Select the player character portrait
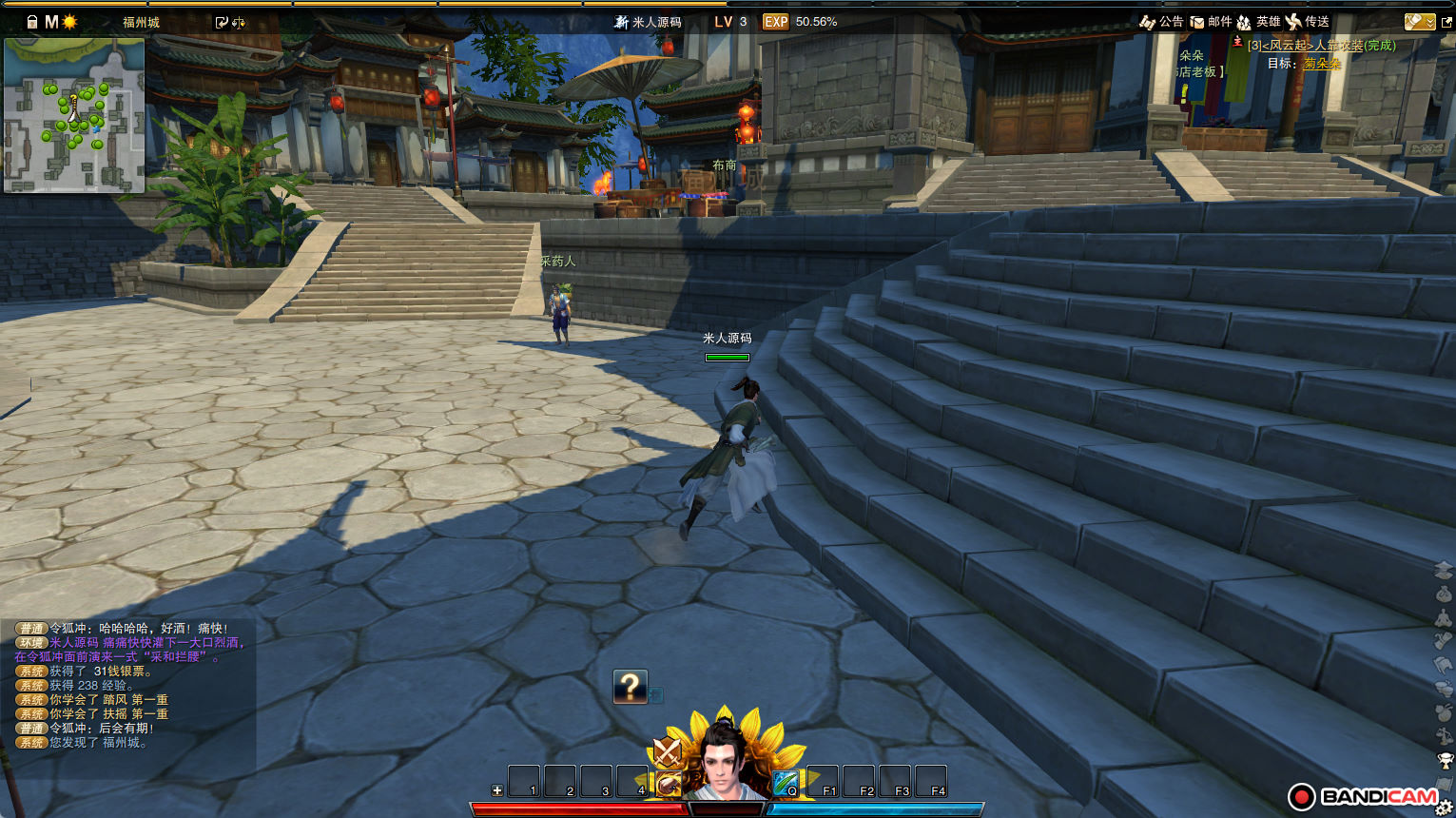 pyautogui.click(x=727, y=763)
